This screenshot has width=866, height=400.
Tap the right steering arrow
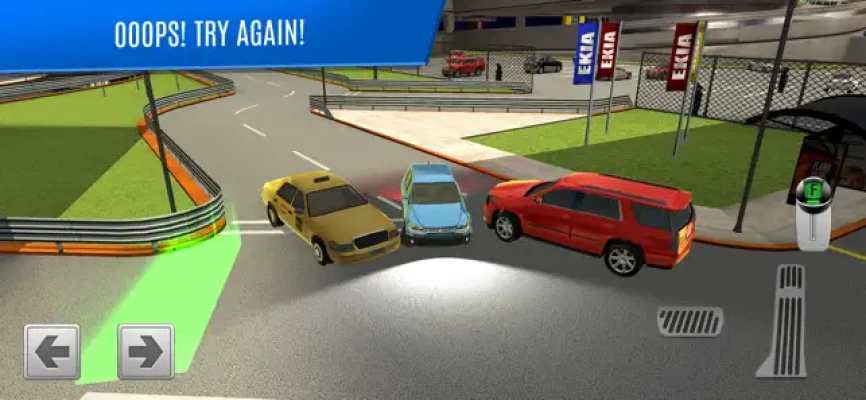click(145, 351)
